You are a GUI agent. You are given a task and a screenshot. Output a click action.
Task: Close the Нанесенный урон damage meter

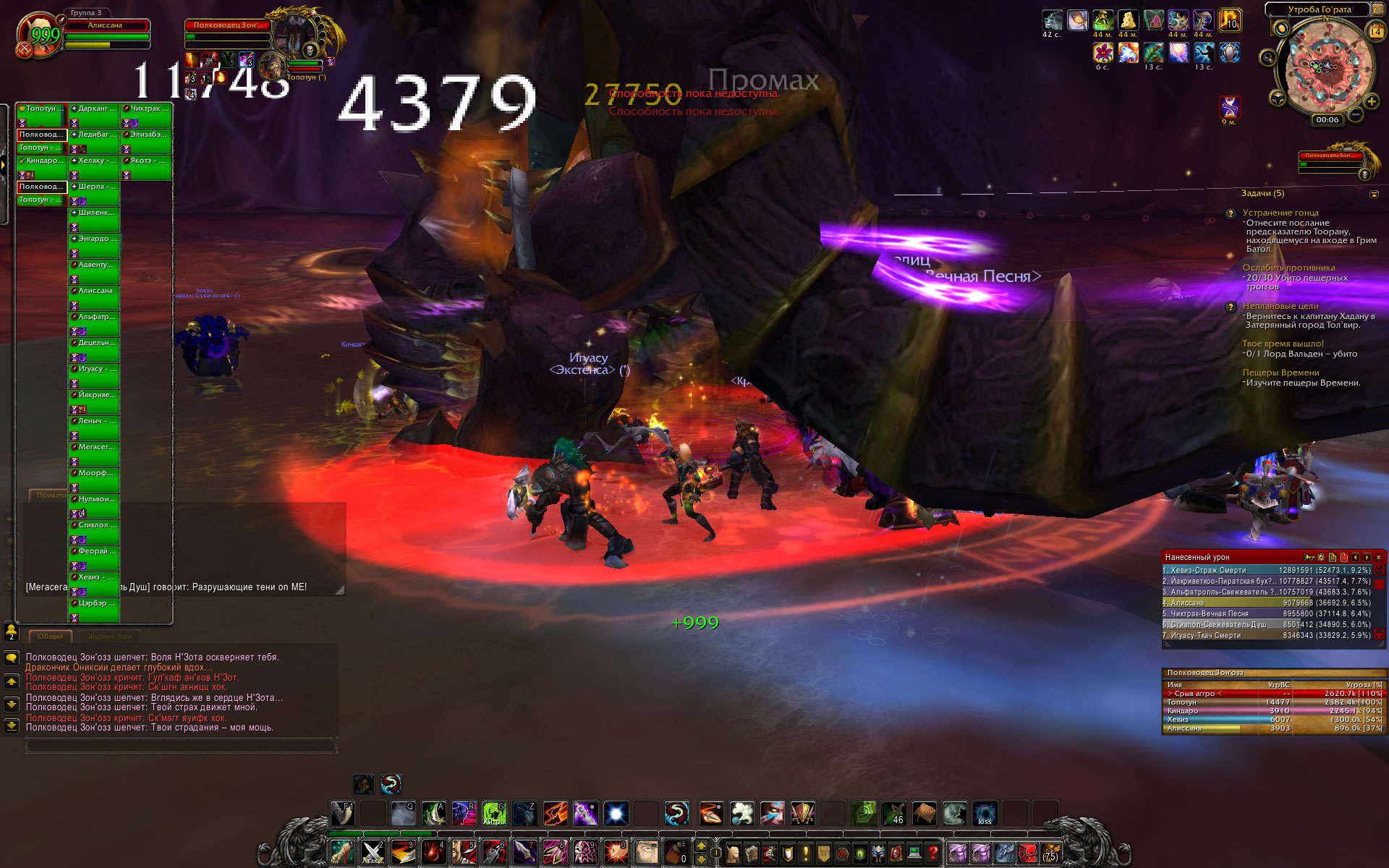[1378, 557]
